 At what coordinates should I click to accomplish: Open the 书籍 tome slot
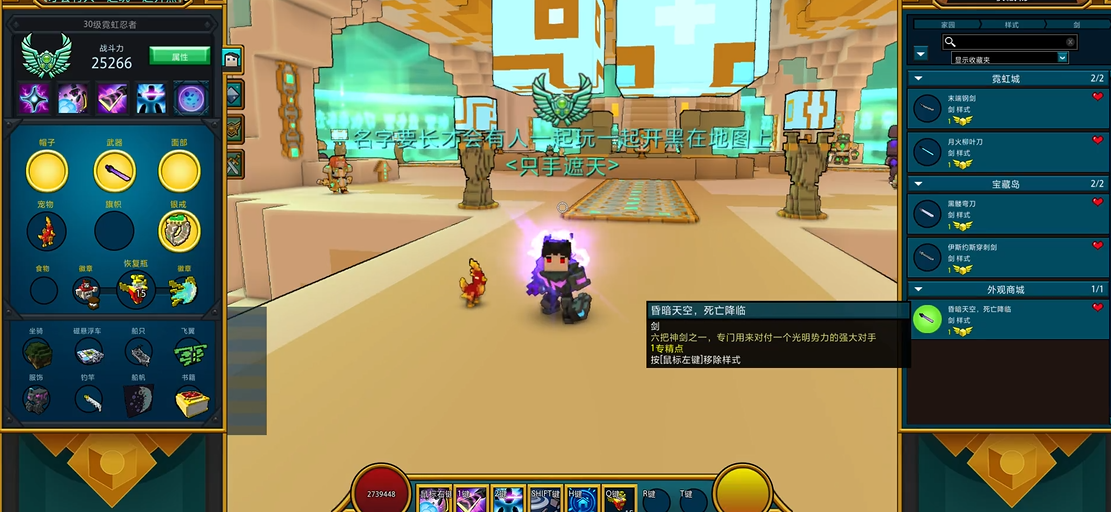point(190,400)
